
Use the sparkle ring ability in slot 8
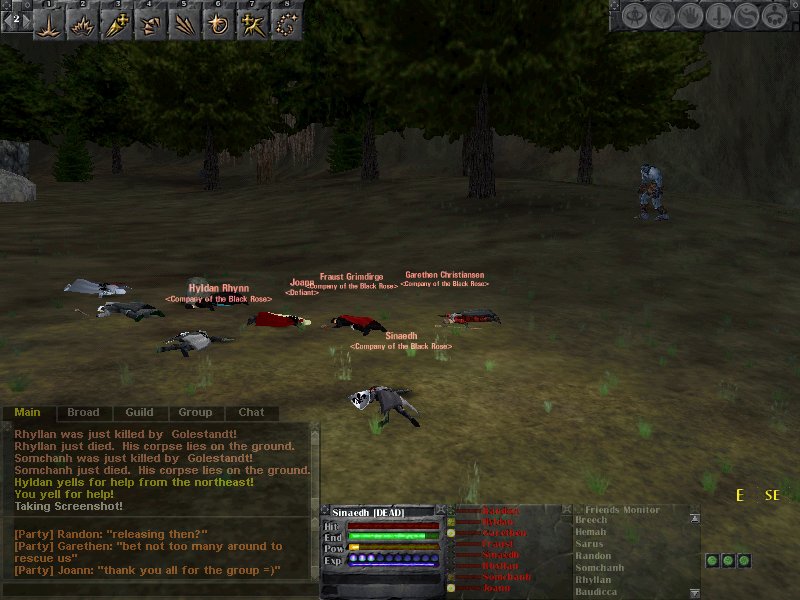pos(286,25)
